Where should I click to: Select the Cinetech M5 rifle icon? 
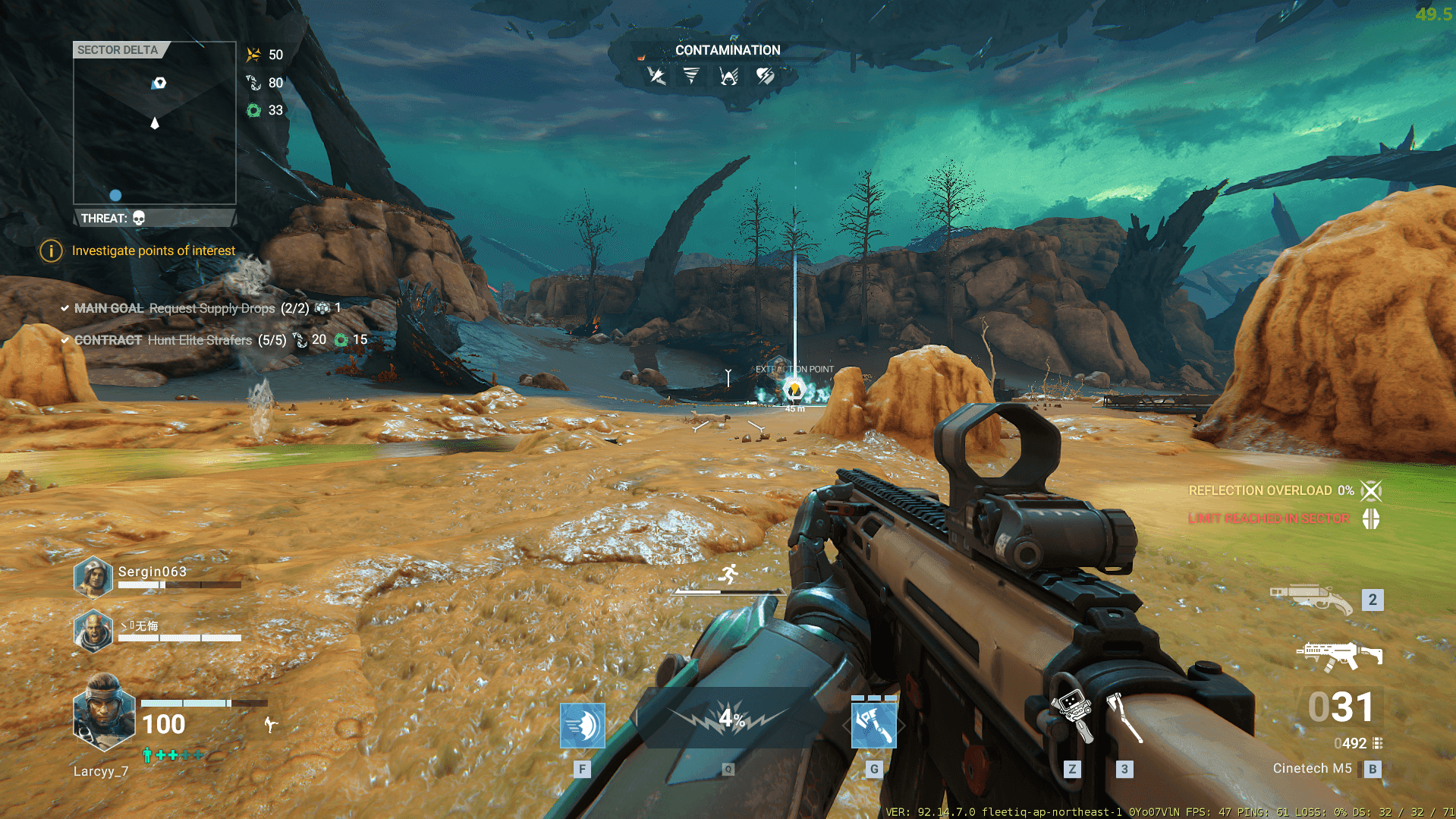click(x=1339, y=655)
